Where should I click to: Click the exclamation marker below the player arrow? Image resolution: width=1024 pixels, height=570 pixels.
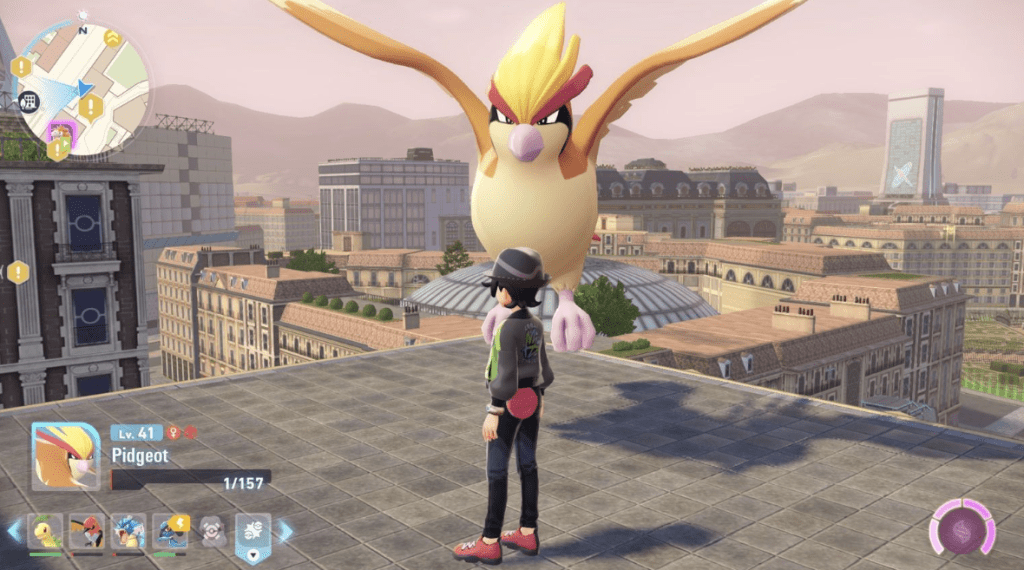91,107
